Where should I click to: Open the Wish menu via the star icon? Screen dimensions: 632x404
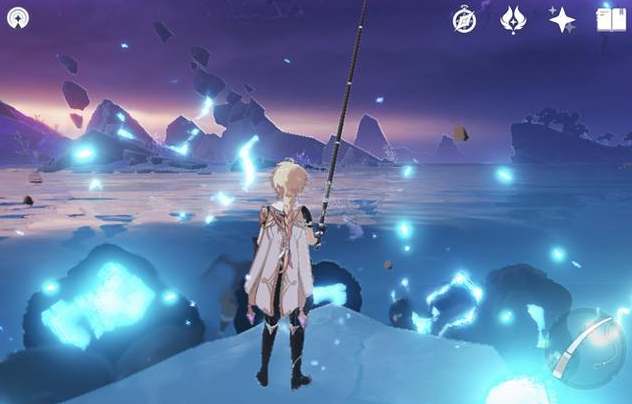(562, 20)
